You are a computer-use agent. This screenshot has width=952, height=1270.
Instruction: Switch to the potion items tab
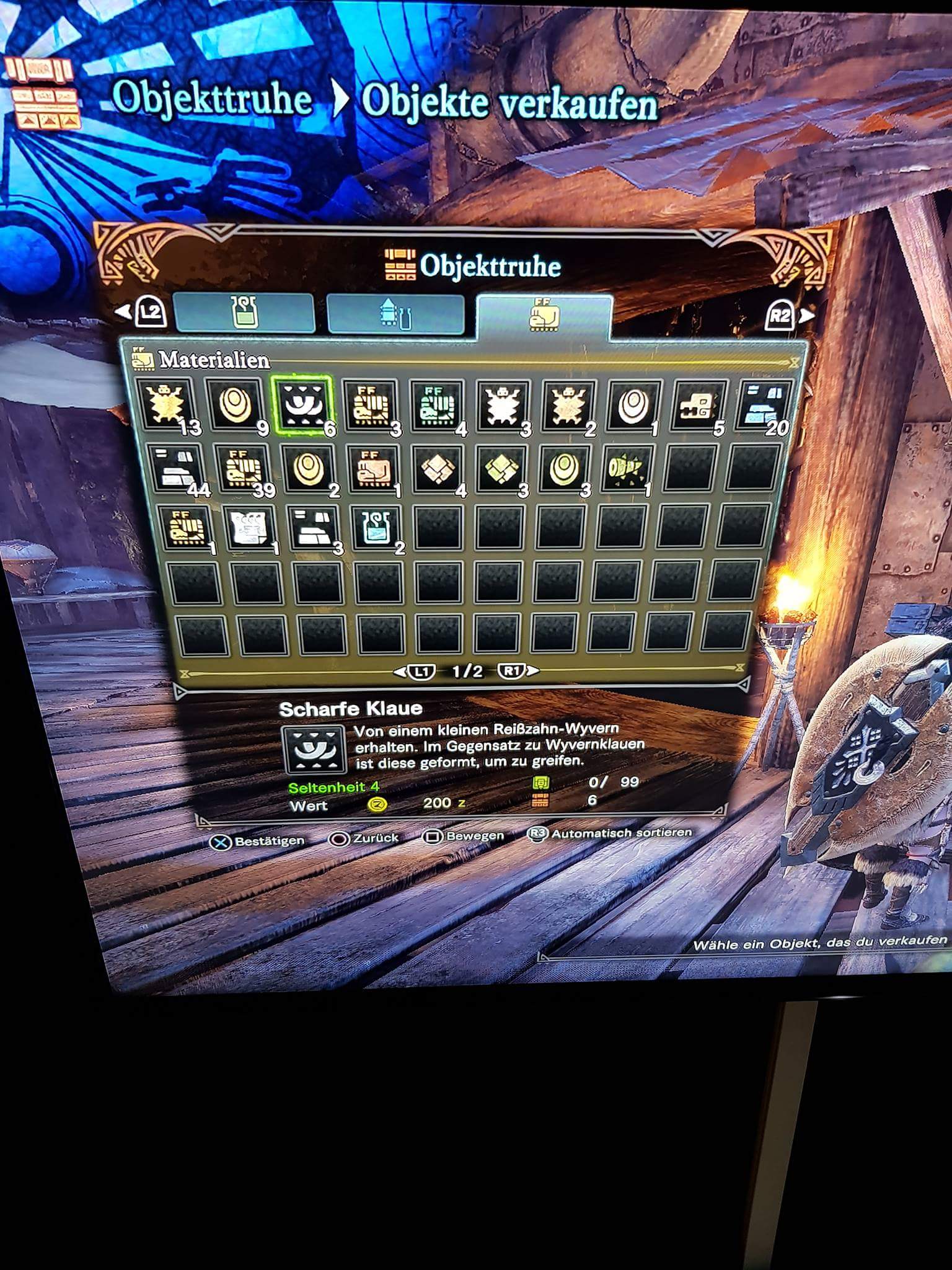pos(244,313)
